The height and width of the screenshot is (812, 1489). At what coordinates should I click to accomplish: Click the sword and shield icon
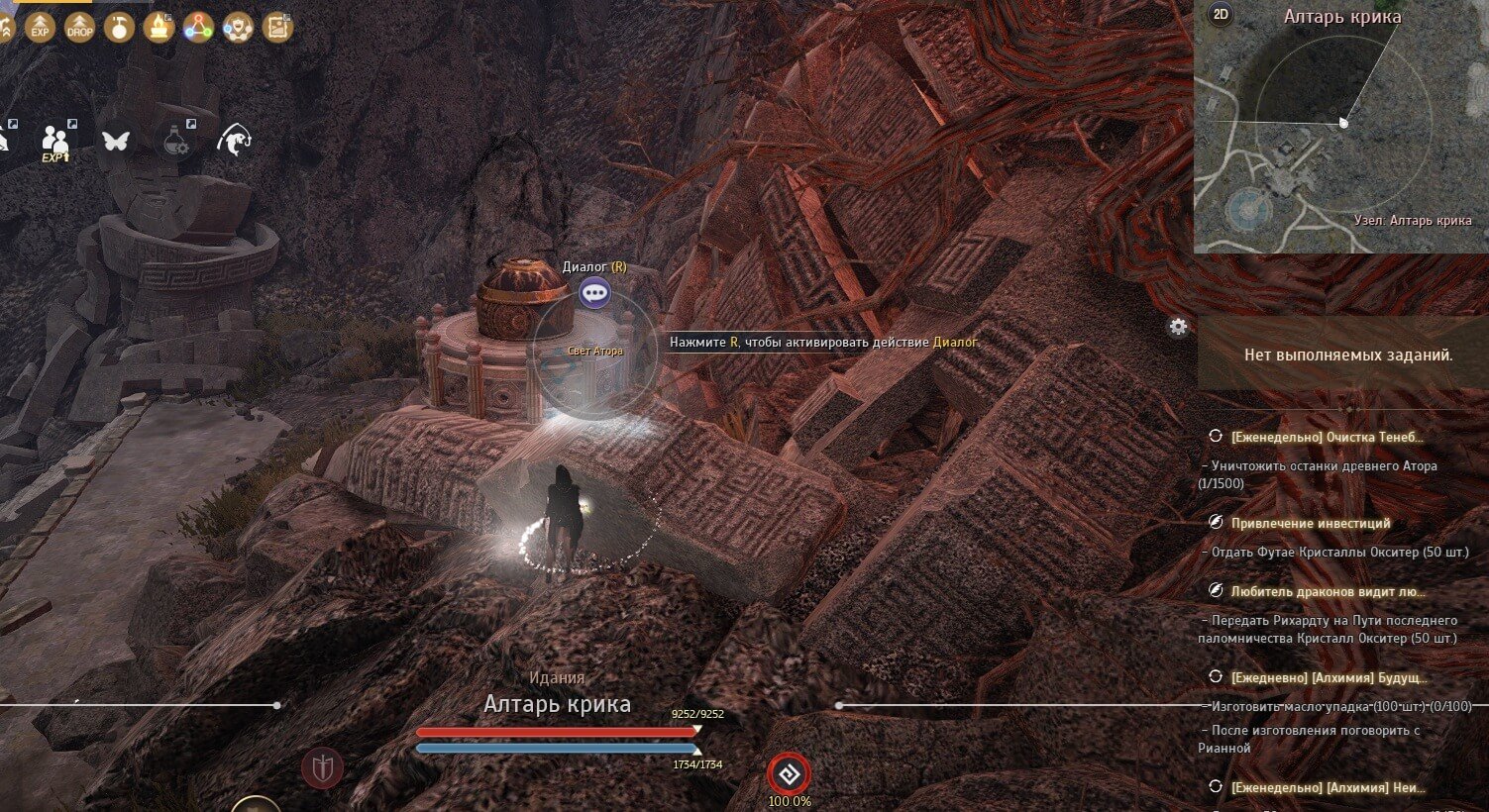[323, 767]
